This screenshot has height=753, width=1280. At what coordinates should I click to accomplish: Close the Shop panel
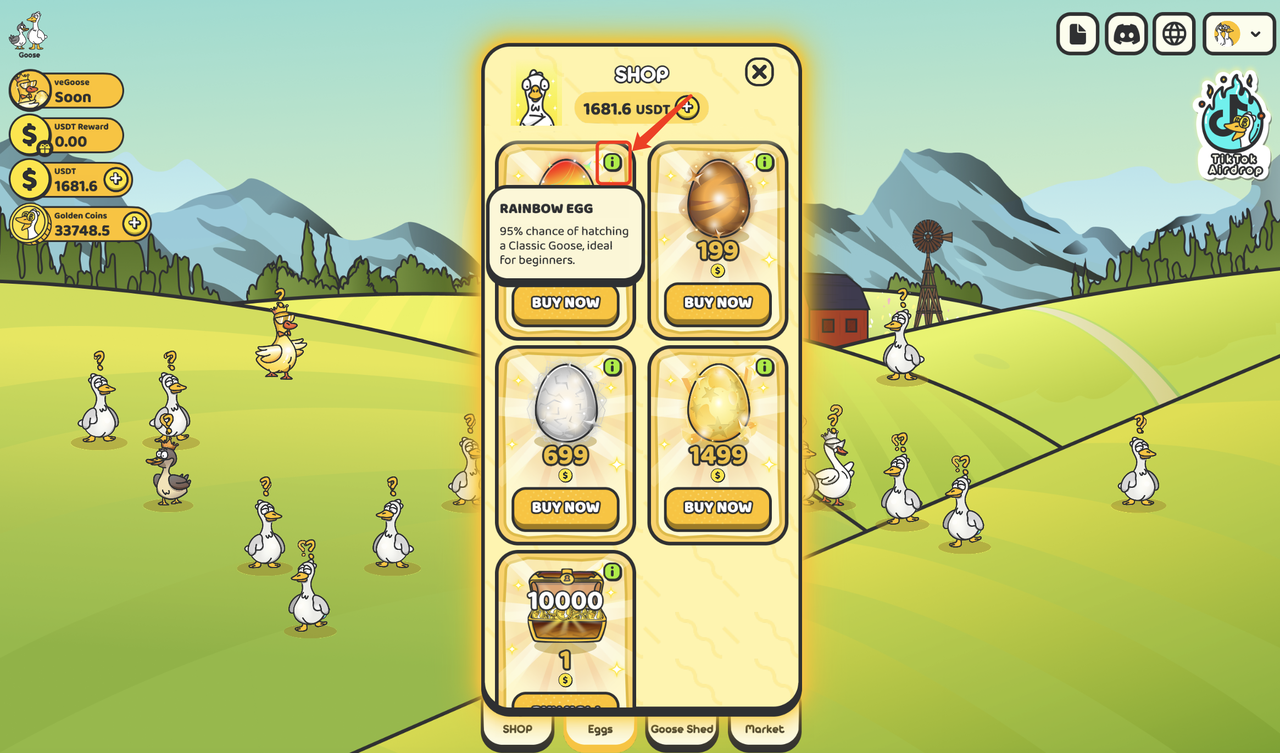[x=760, y=72]
